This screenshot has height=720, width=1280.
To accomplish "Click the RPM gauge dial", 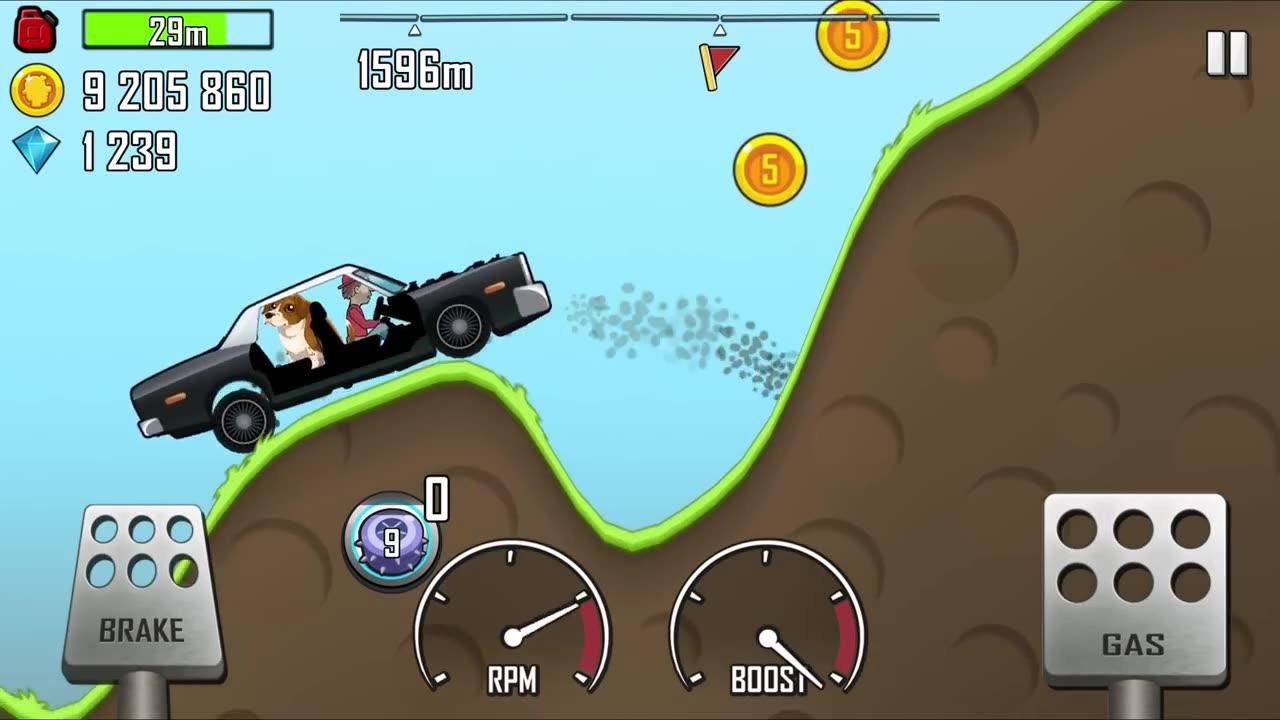I will 515,633.
